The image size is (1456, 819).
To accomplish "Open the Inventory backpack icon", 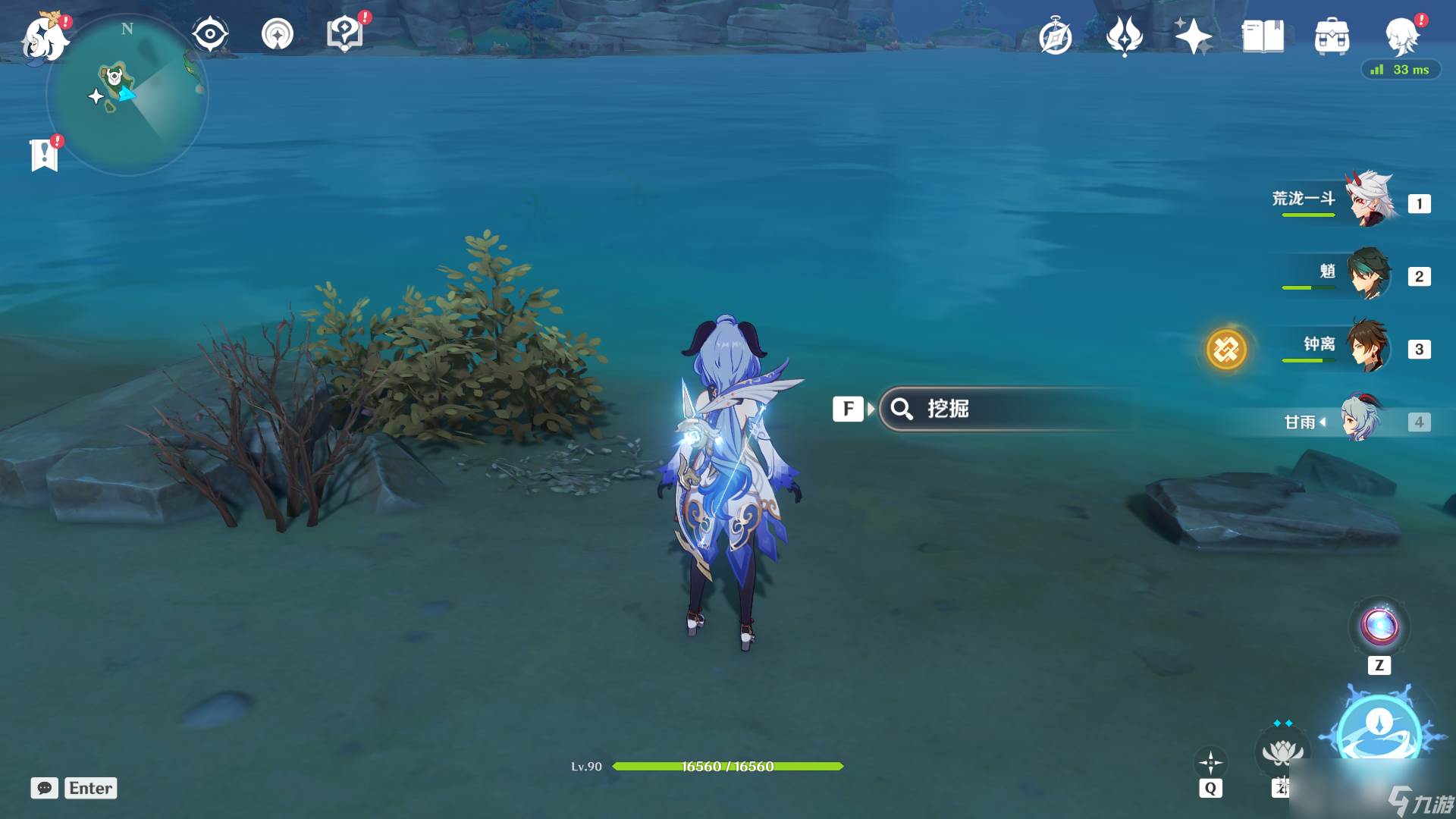I will (x=1332, y=36).
